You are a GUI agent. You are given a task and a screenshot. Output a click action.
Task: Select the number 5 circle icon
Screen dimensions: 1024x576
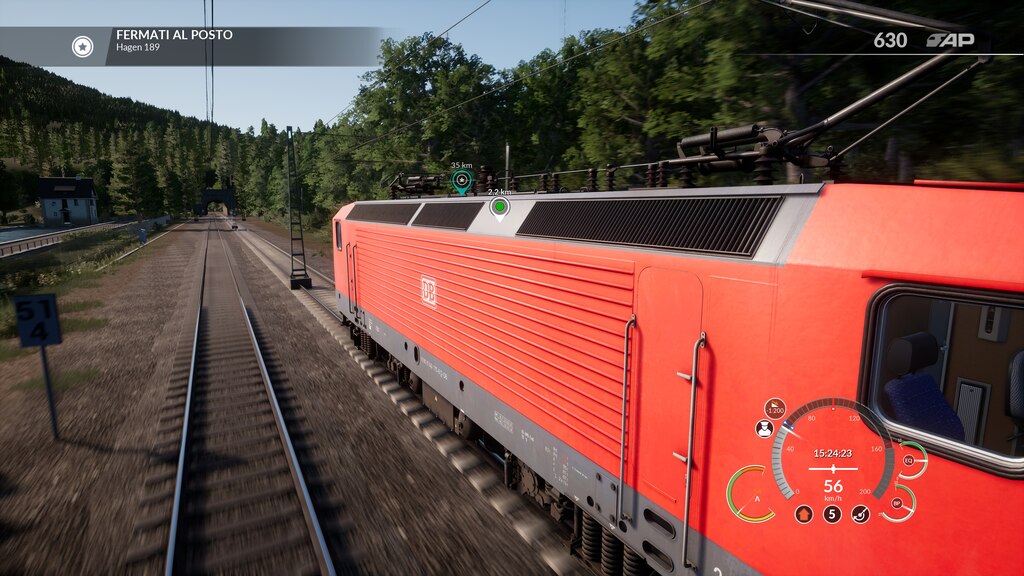[x=832, y=514]
